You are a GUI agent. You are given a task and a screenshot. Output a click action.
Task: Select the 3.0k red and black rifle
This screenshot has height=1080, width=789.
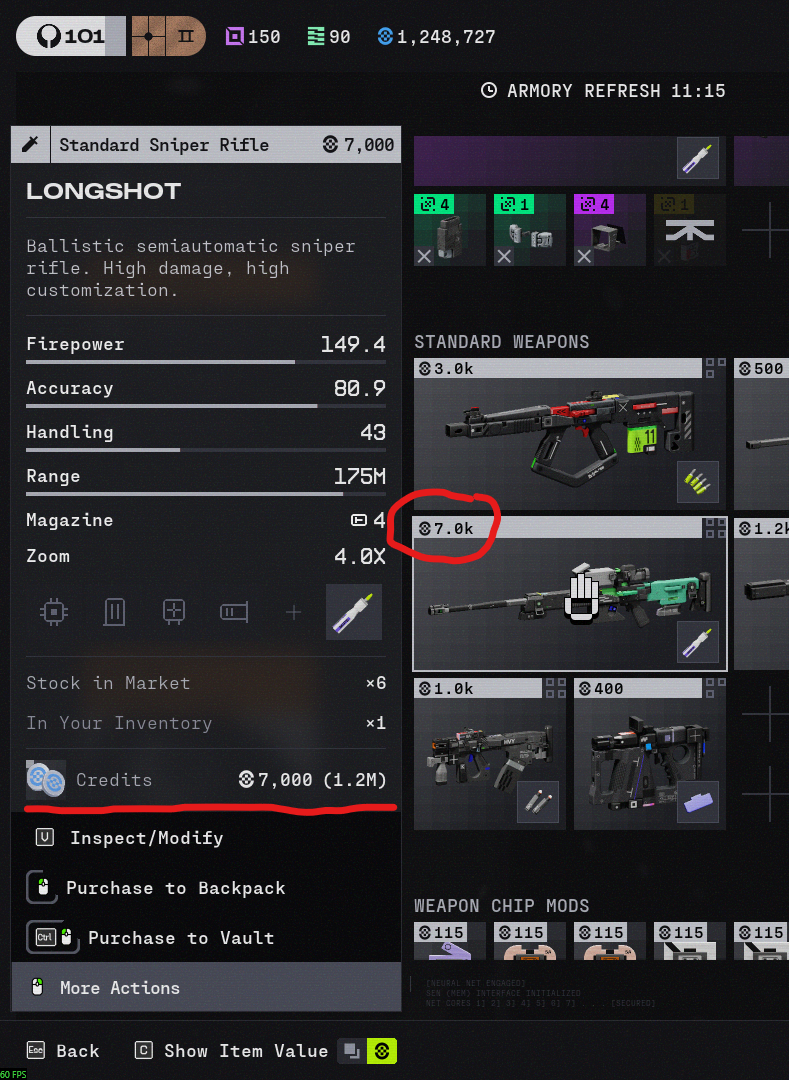(x=569, y=434)
